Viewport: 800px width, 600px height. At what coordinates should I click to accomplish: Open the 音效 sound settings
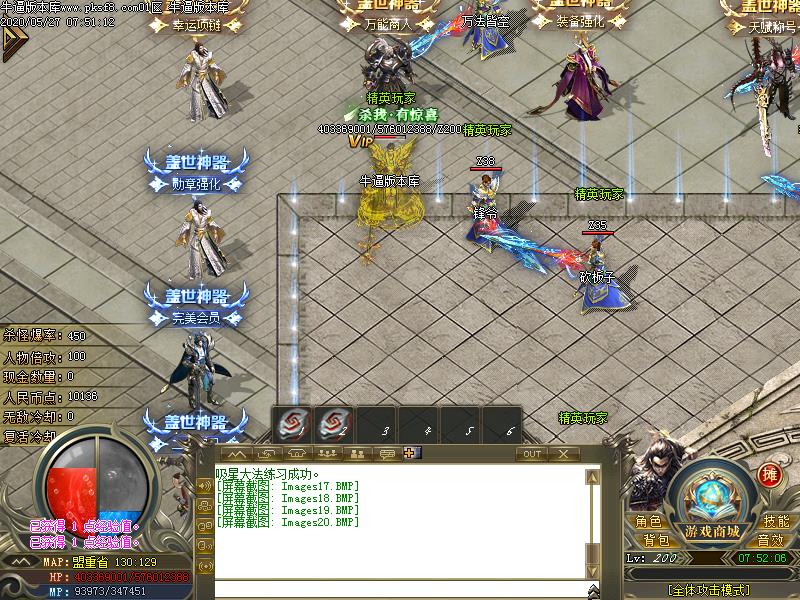click(769, 541)
